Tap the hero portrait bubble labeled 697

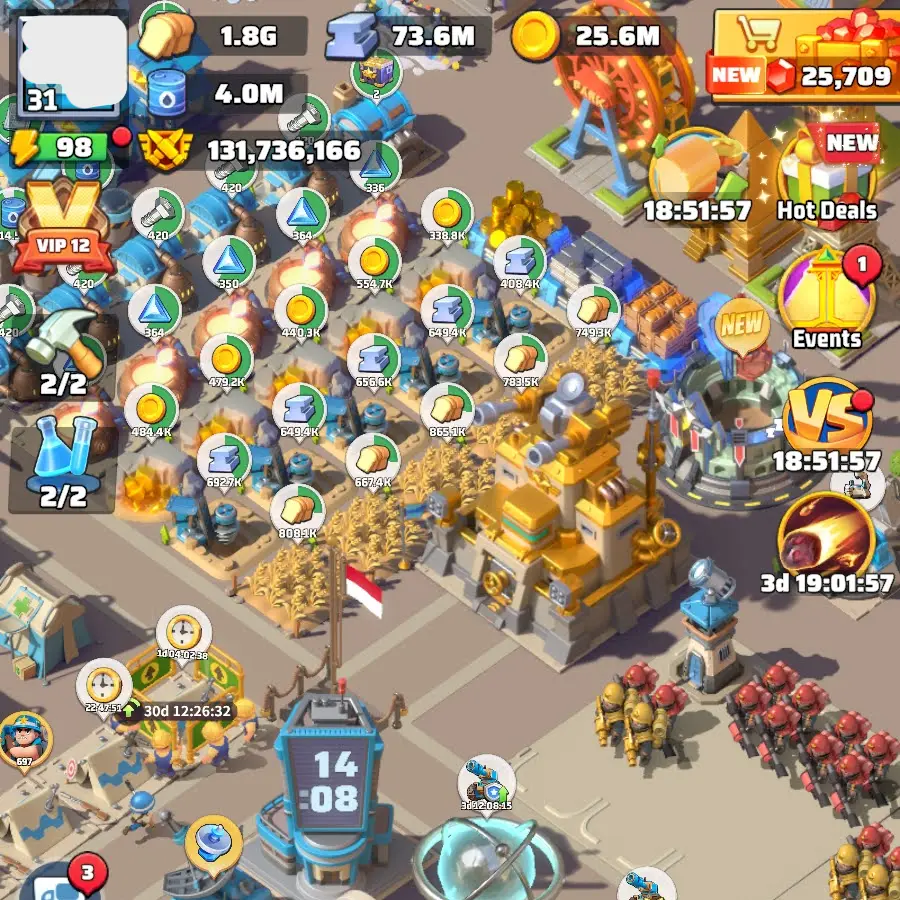24,742
